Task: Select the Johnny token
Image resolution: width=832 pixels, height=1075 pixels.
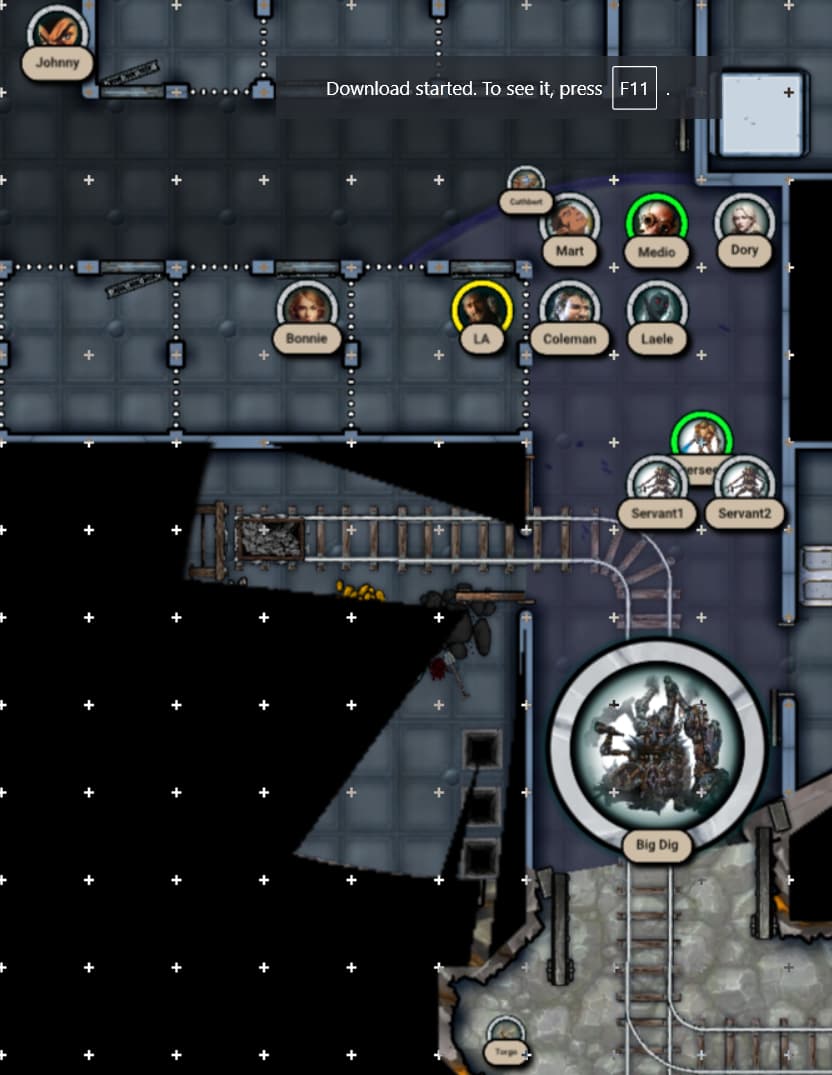Action: point(59,30)
